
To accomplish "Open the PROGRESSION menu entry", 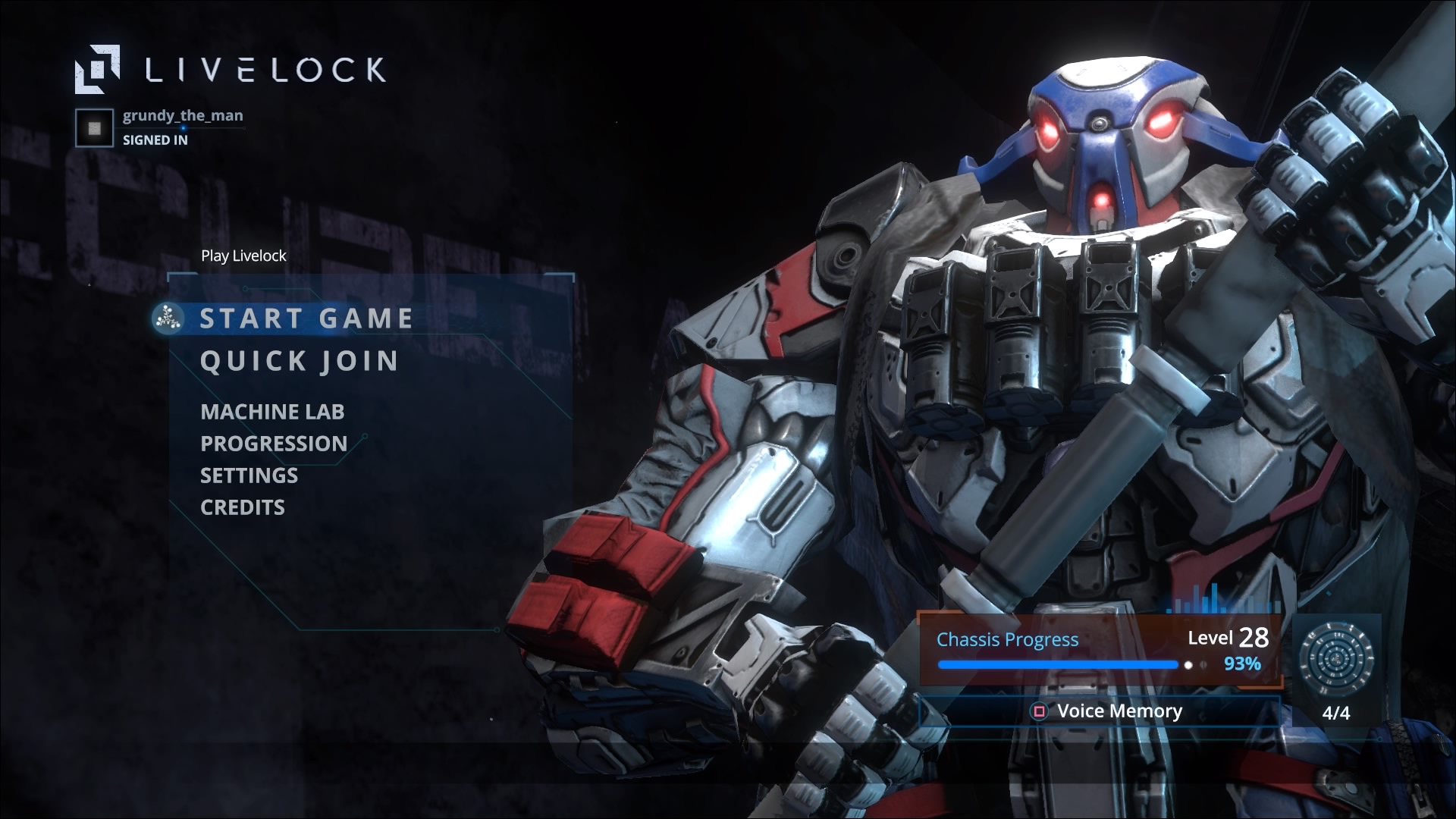I will tap(273, 444).
